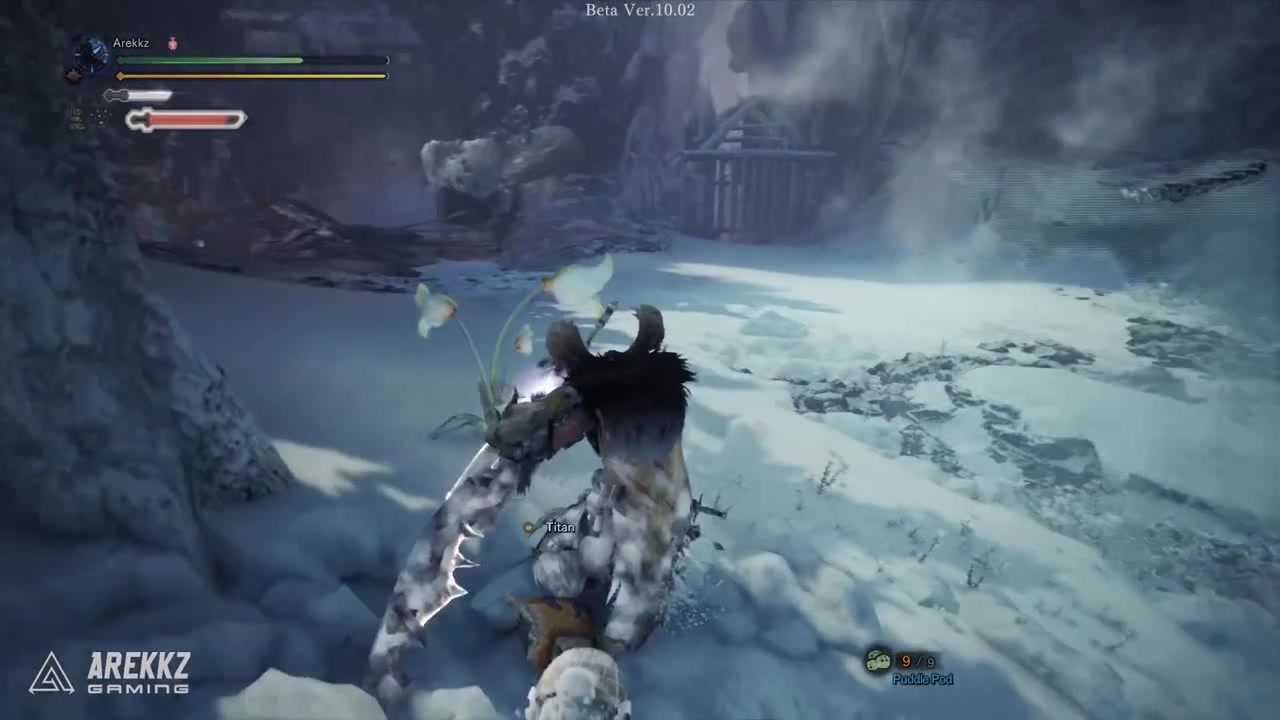1280x720 pixels.
Task: Toggle the Puddle Pod ammo counter
Action: (x=917, y=661)
